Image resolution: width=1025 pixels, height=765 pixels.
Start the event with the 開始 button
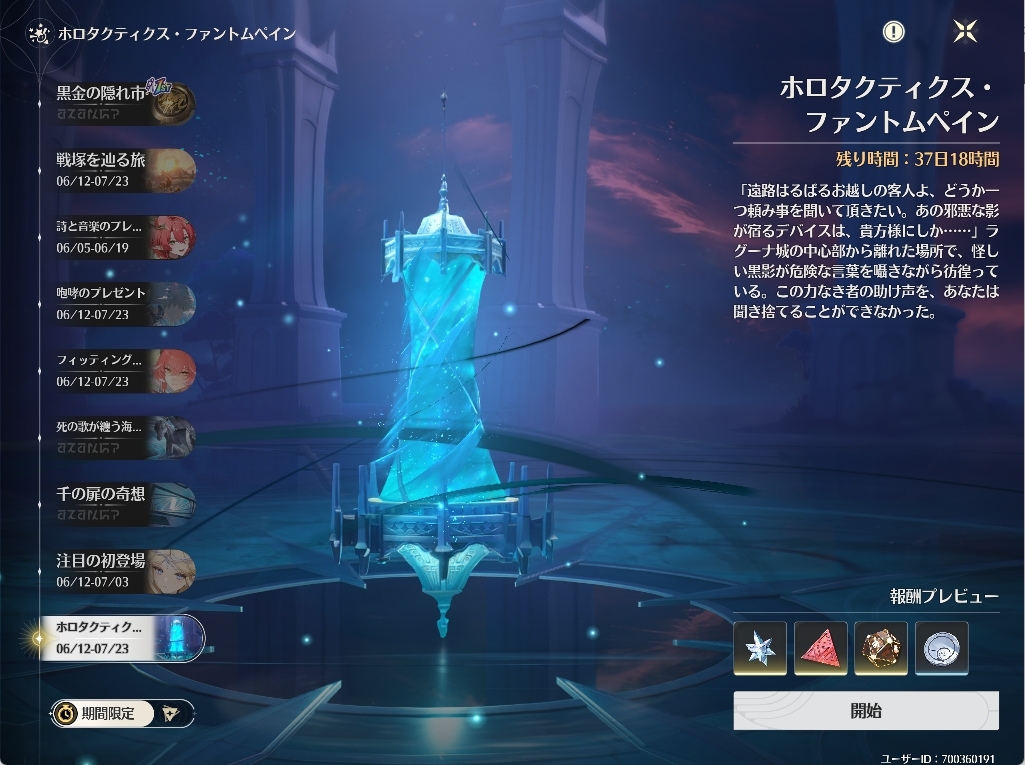click(865, 711)
